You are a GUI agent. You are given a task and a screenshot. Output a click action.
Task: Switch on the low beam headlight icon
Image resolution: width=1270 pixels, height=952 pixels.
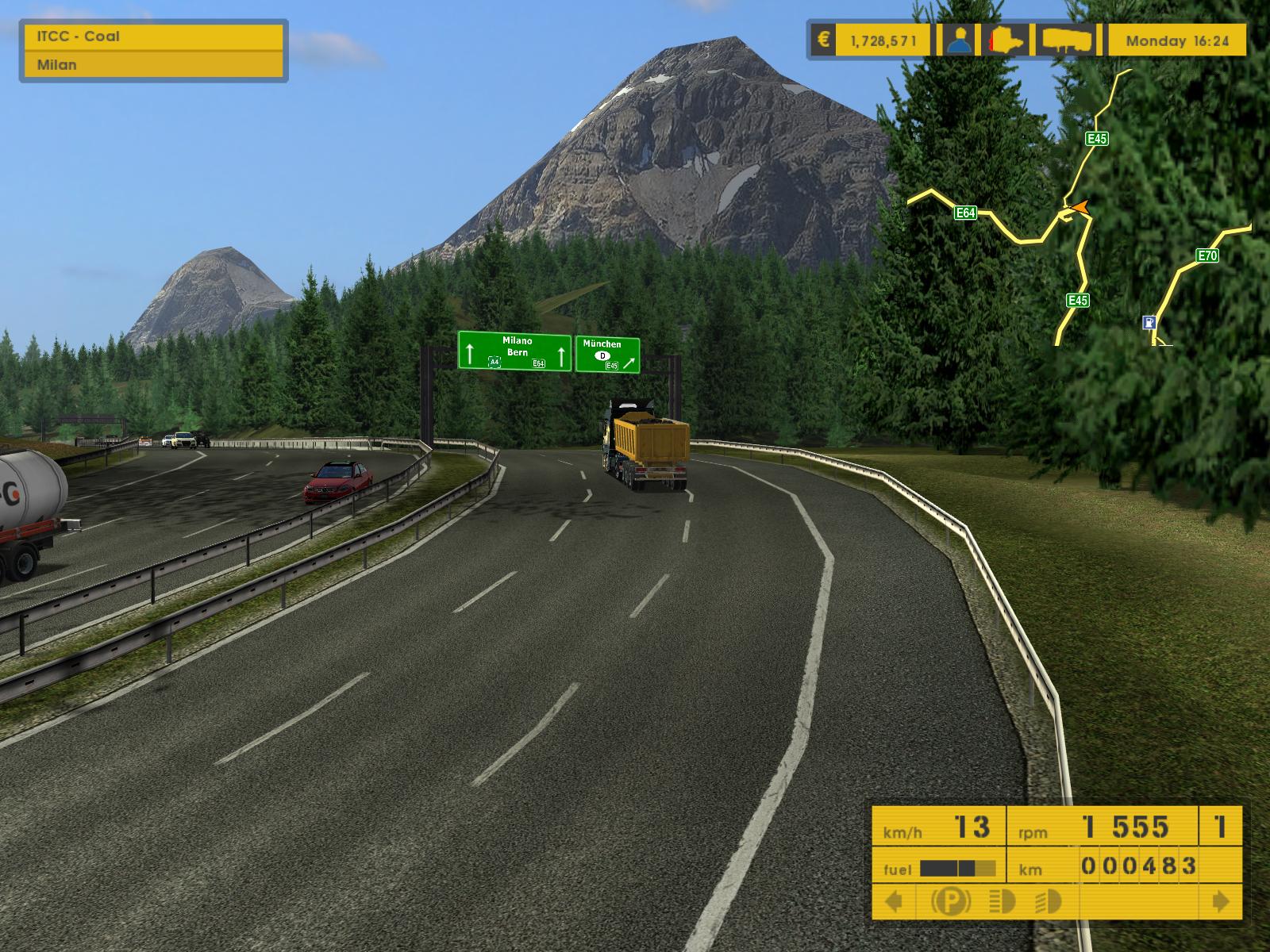[1049, 901]
